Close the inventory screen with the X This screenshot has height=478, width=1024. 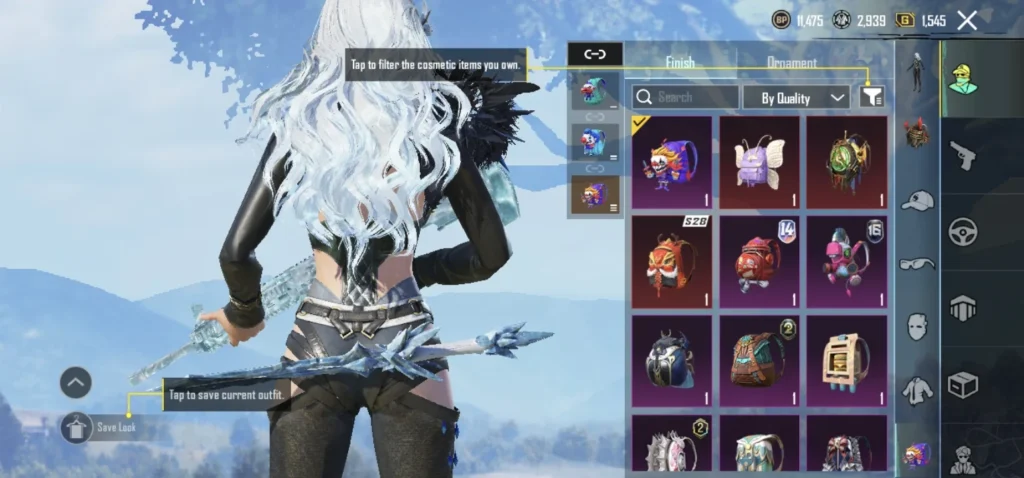[967, 20]
